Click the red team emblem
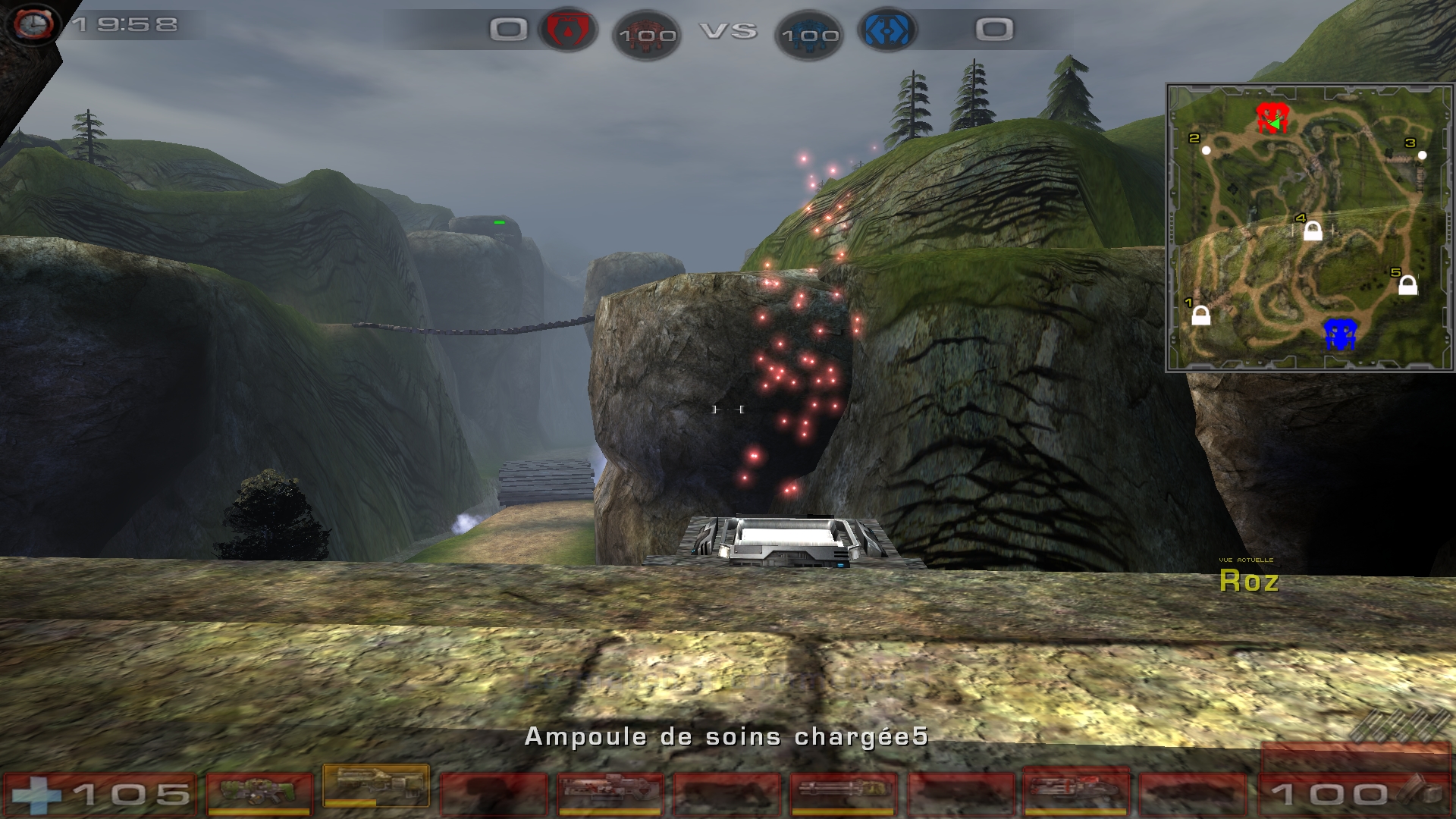The width and height of the screenshot is (1456, 819). 567,30
